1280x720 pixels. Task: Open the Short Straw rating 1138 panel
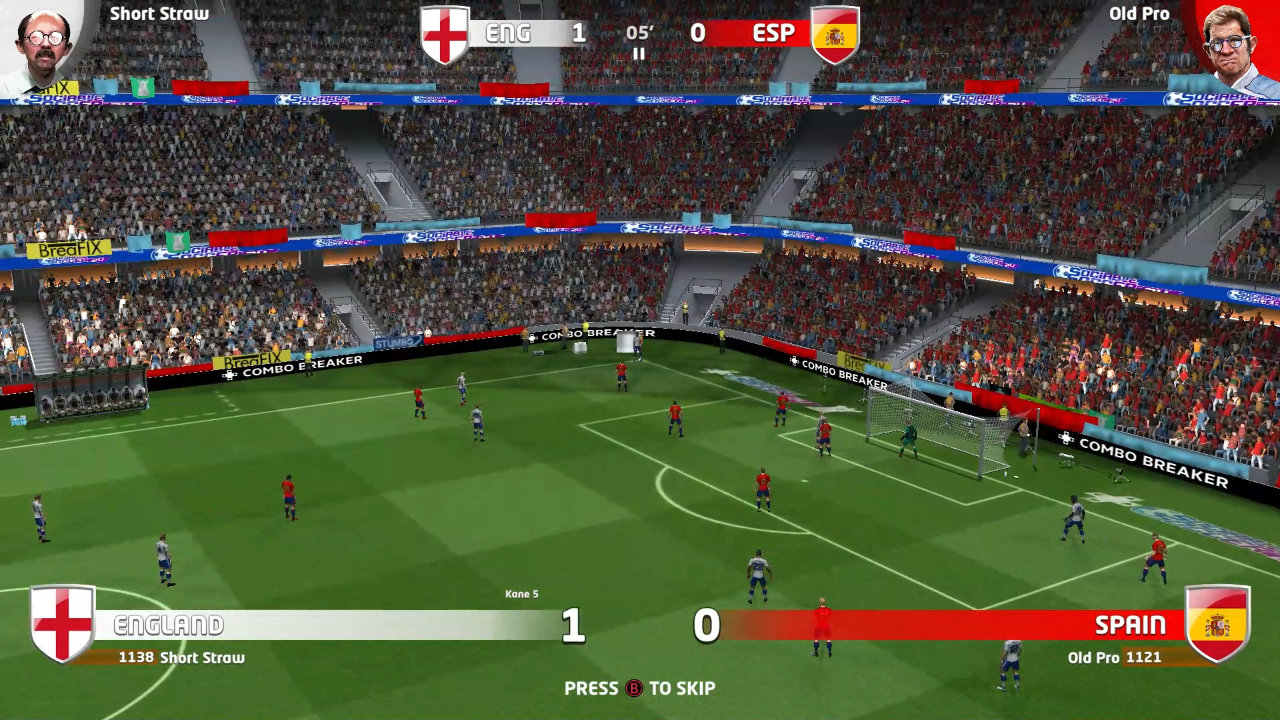click(x=180, y=658)
